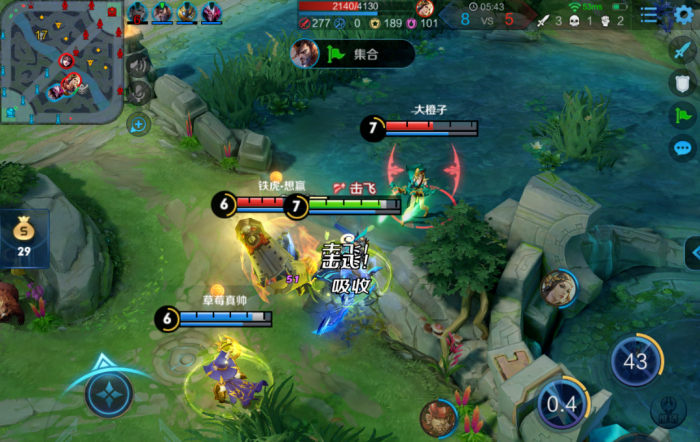Open the quick chat bubble
The width and height of the screenshot is (700, 442).
(x=683, y=149)
